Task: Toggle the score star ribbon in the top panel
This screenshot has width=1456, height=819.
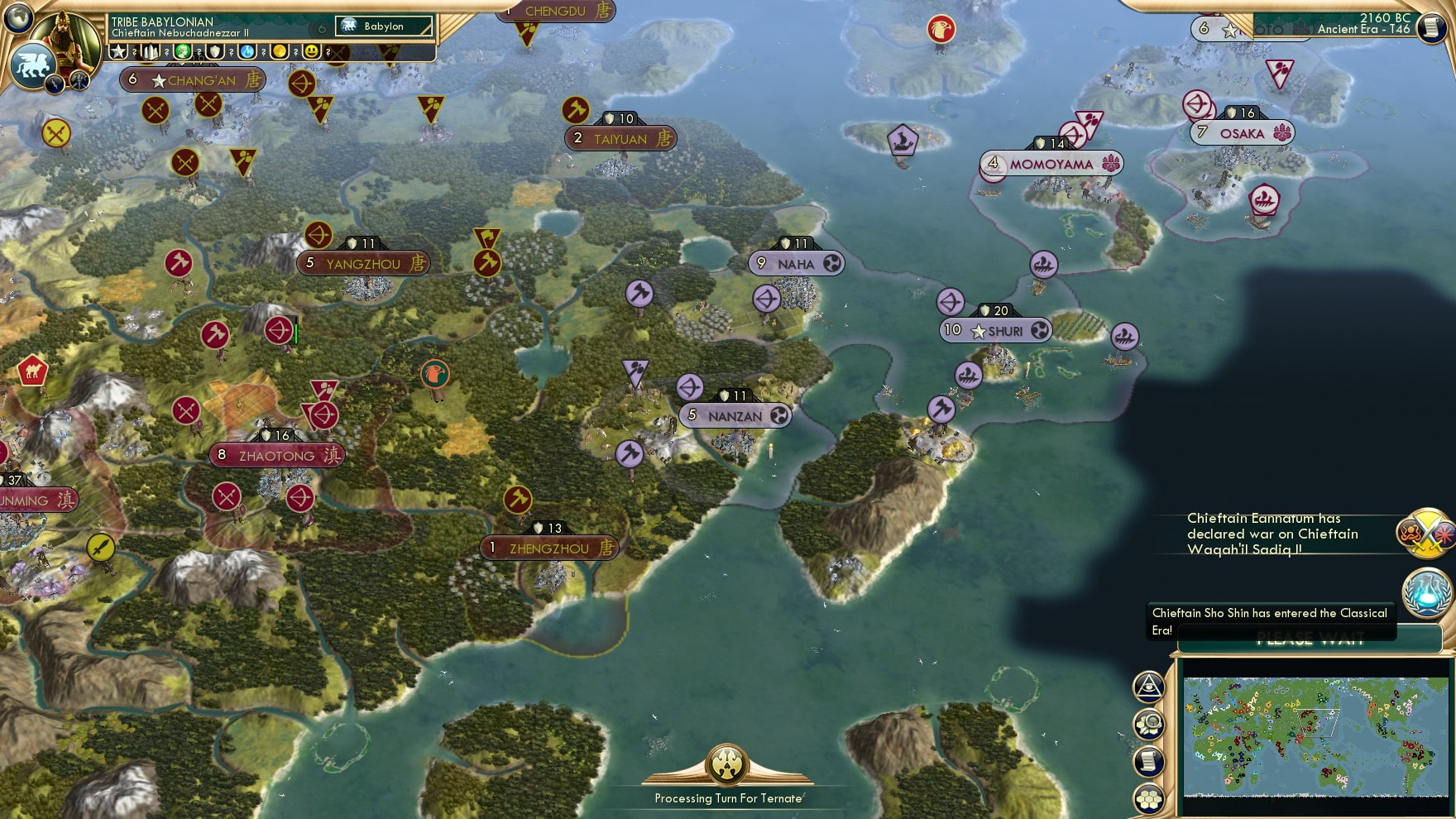Action: click(120, 51)
